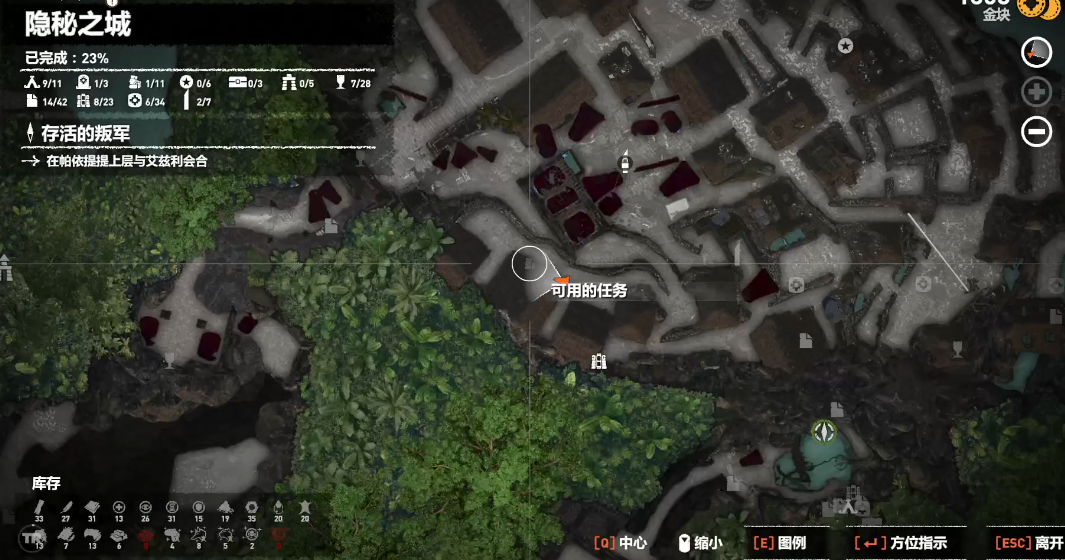This screenshot has width=1065, height=560.
Task: Select the available mission marker (可用的任务)
Action: tap(561, 280)
